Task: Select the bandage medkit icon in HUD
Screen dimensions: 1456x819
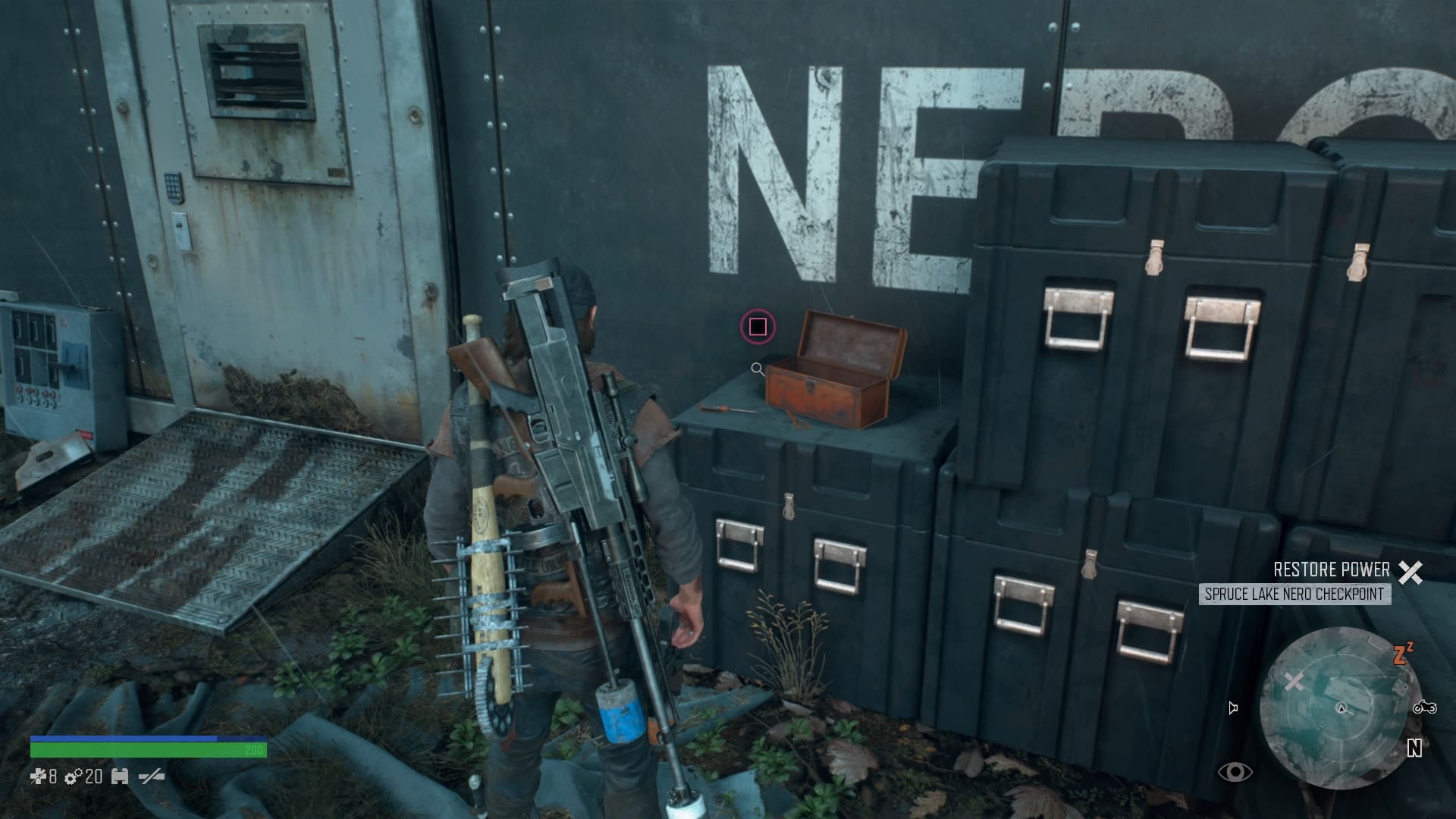Action: (x=38, y=777)
